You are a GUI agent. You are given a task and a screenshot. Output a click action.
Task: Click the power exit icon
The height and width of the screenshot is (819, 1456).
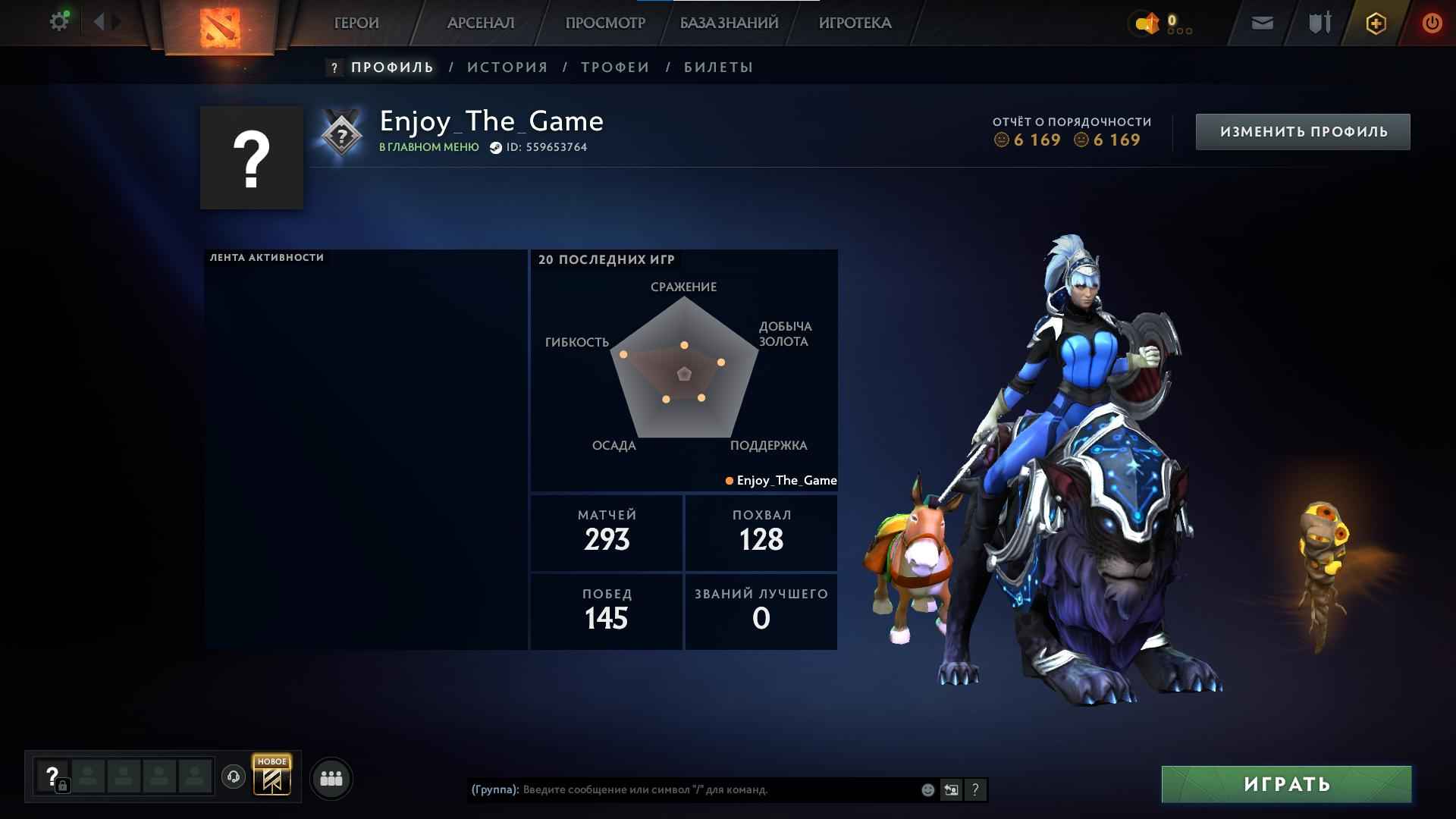tap(1432, 23)
